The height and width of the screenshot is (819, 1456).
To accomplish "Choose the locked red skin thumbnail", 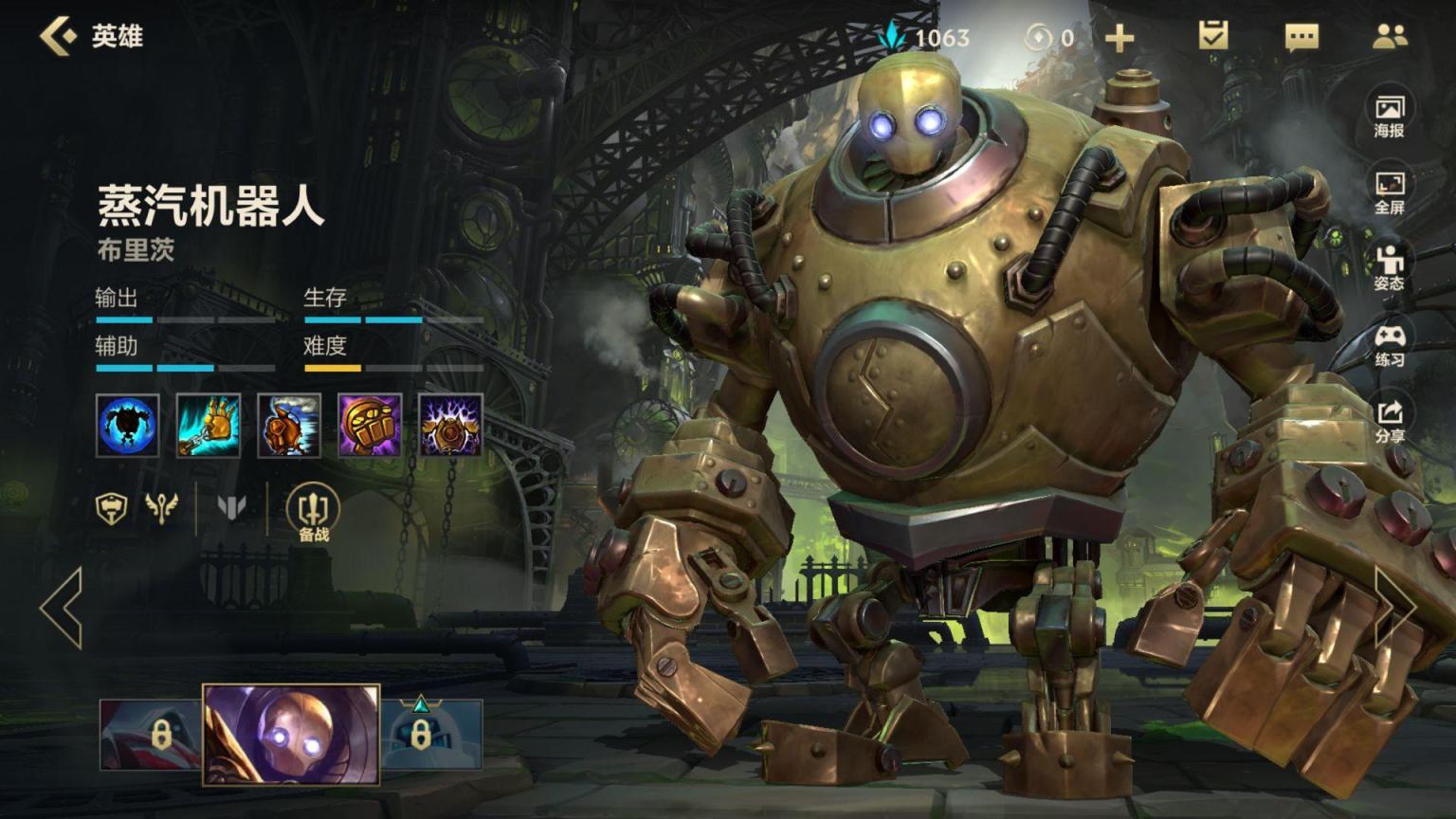I will pyautogui.click(x=152, y=735).
